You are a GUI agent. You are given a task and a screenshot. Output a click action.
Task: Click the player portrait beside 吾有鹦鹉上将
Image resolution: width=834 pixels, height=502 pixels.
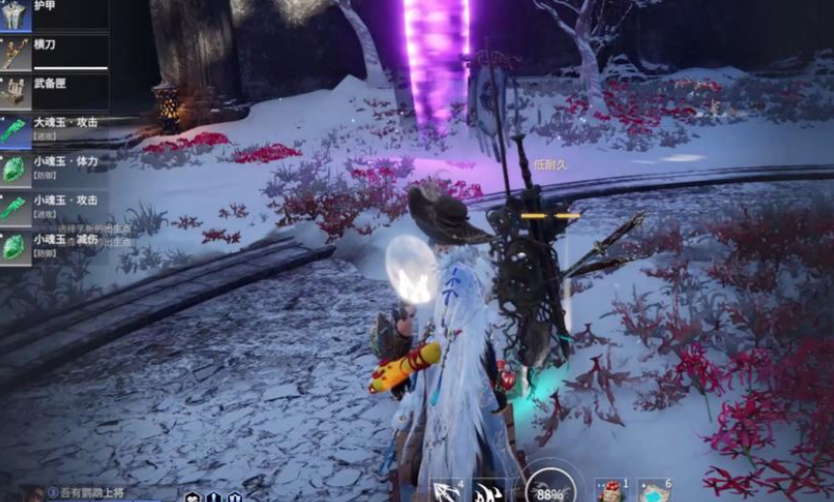click(36, 493)
